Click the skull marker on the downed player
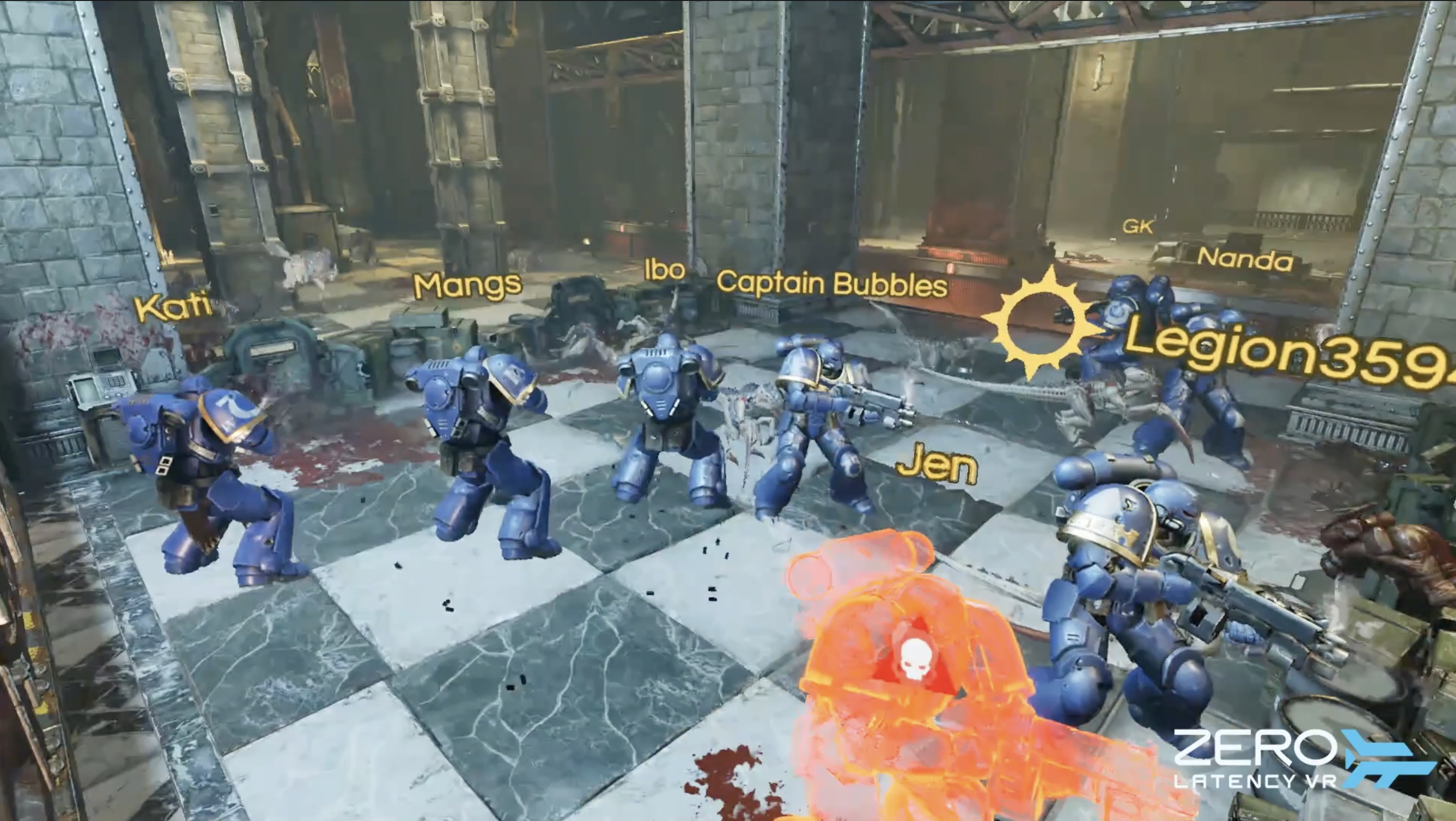1456x821 pixels. pos(914,658)
